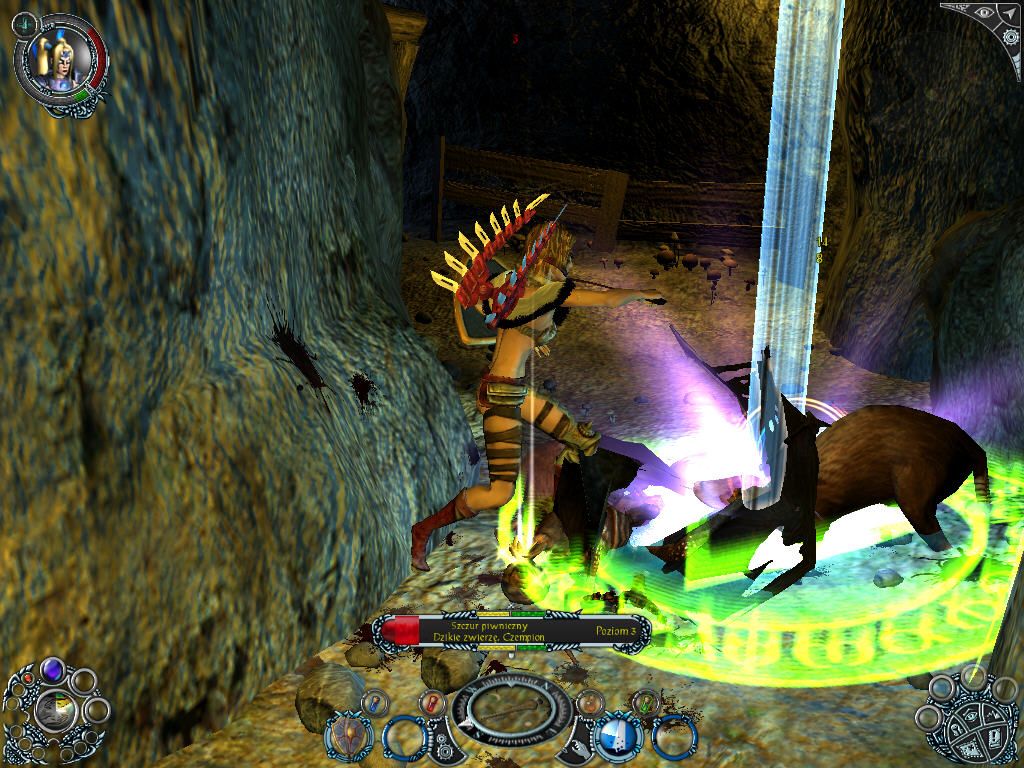
Task: Open the compass in the bottom bar
Action: (509, 710)
